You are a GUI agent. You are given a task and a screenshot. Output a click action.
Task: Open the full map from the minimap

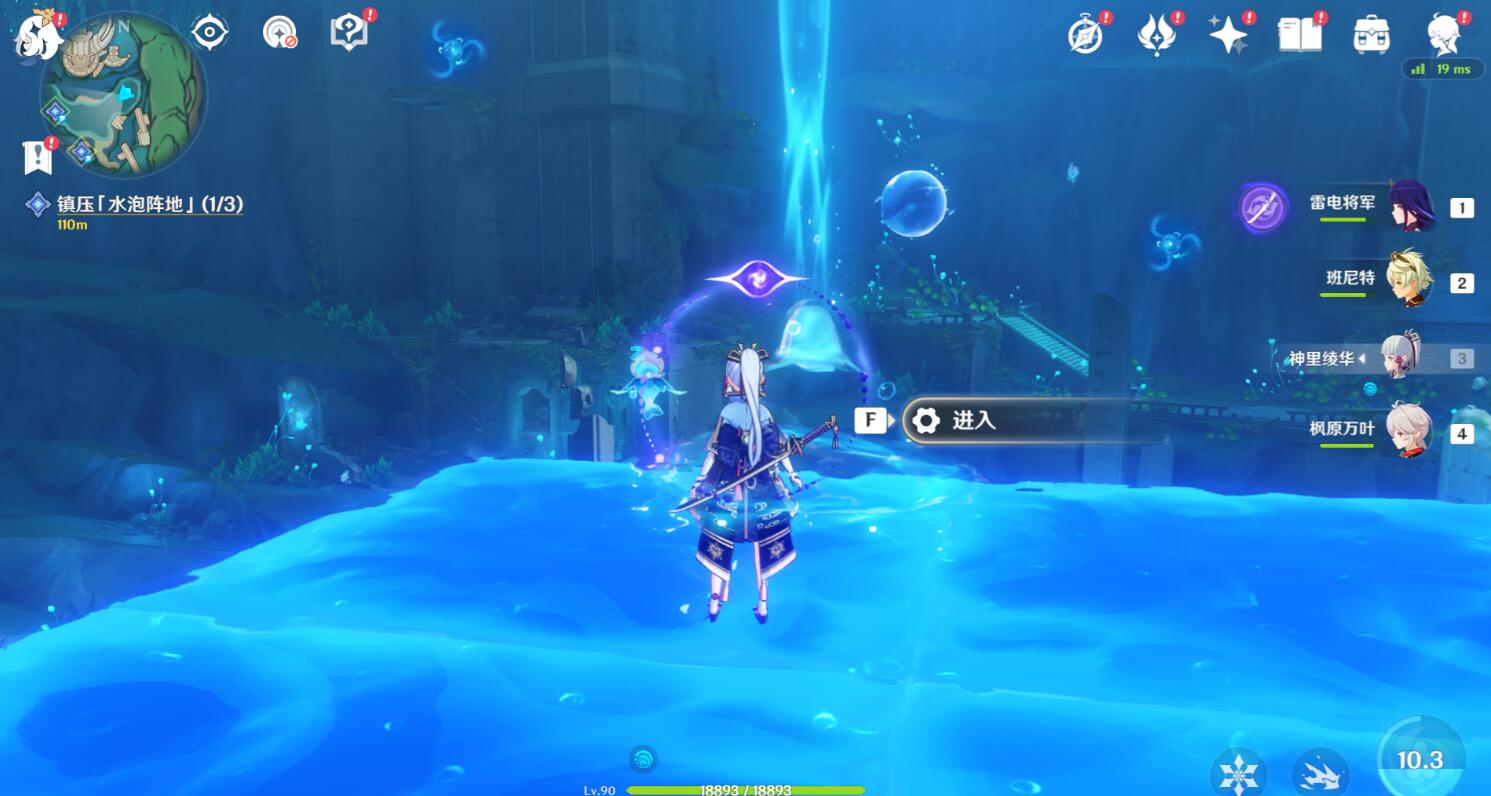(124, 96)
